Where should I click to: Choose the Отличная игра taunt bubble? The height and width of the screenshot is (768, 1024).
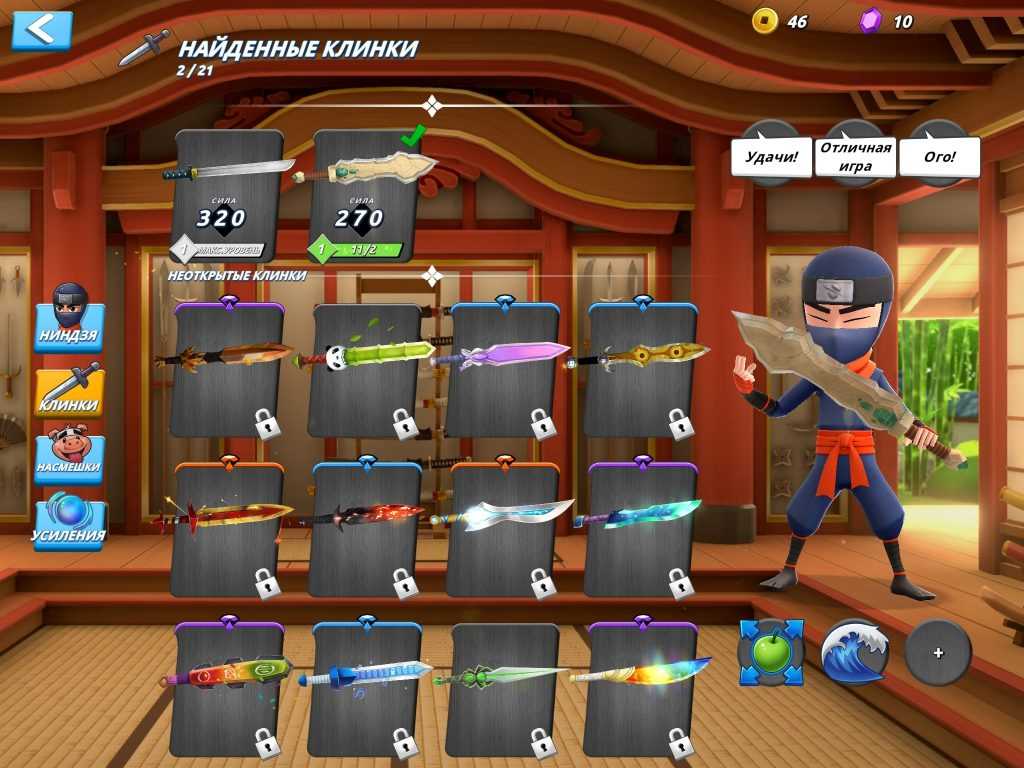[x=854, y=157]
